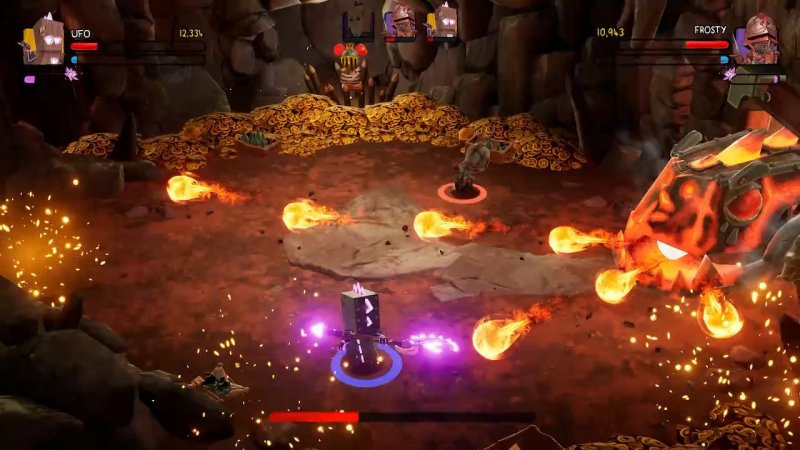The width and height of the screenshot is (800, 450).
Task: Click the knight portrait in the top-center row
Action: [400, 20]
